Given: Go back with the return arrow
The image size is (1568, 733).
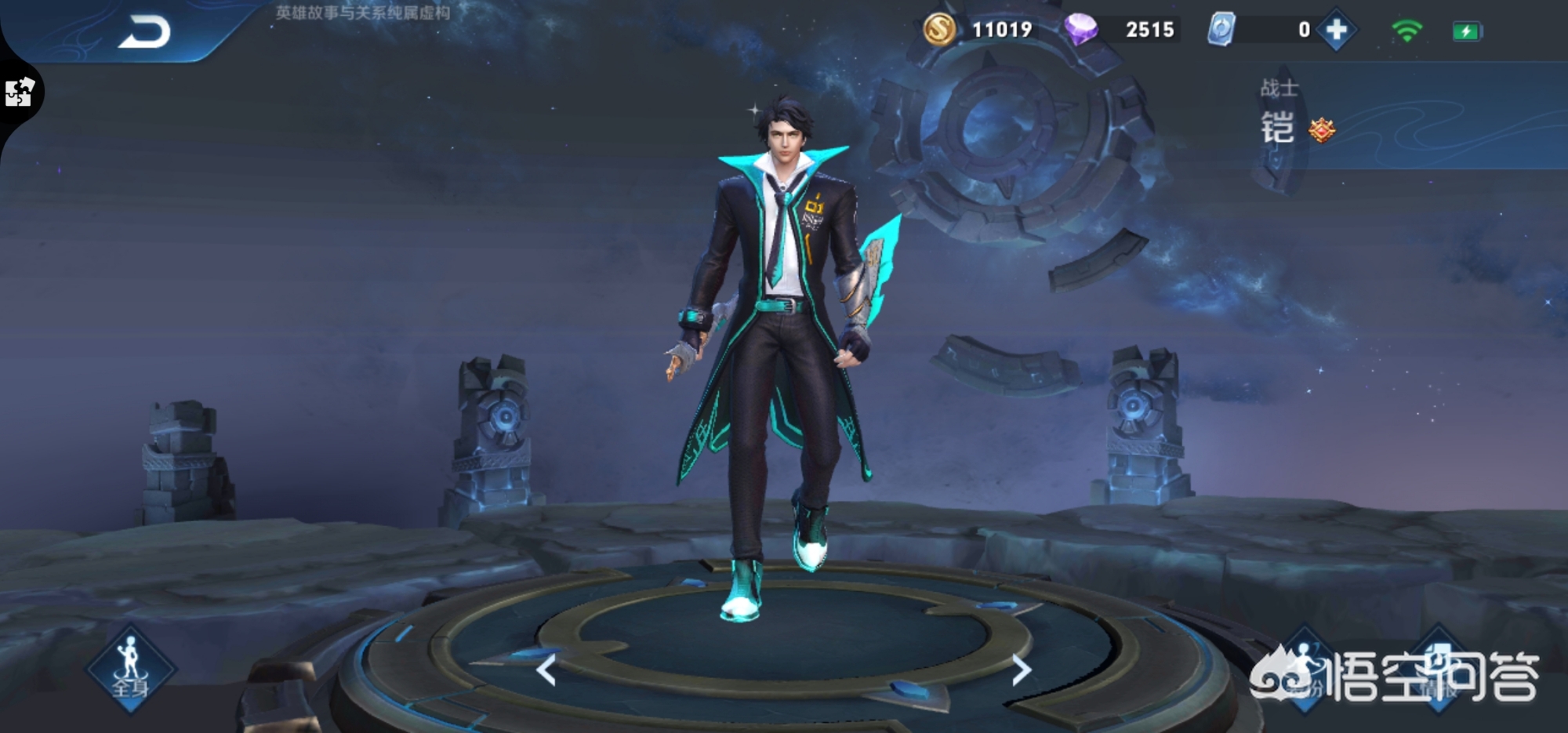Looking at the screenshot, I should click(x=144, y=33).
